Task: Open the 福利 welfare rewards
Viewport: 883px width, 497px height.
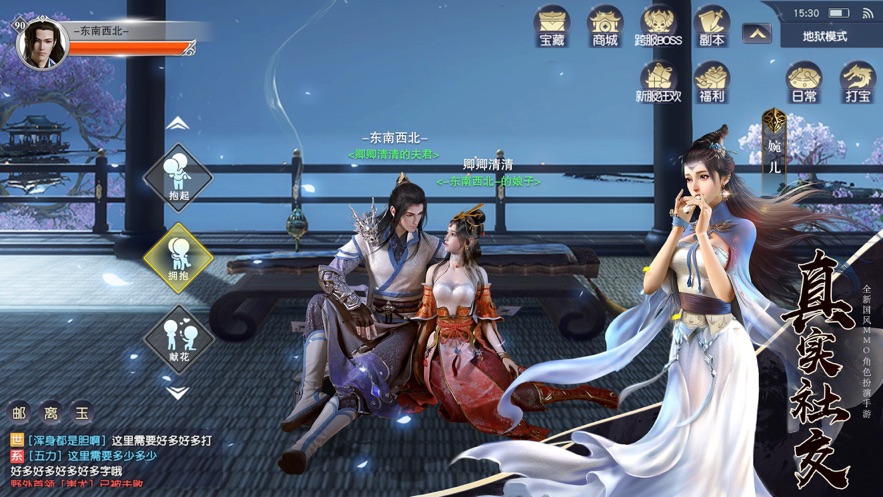Action: click(x=711, y=82)
